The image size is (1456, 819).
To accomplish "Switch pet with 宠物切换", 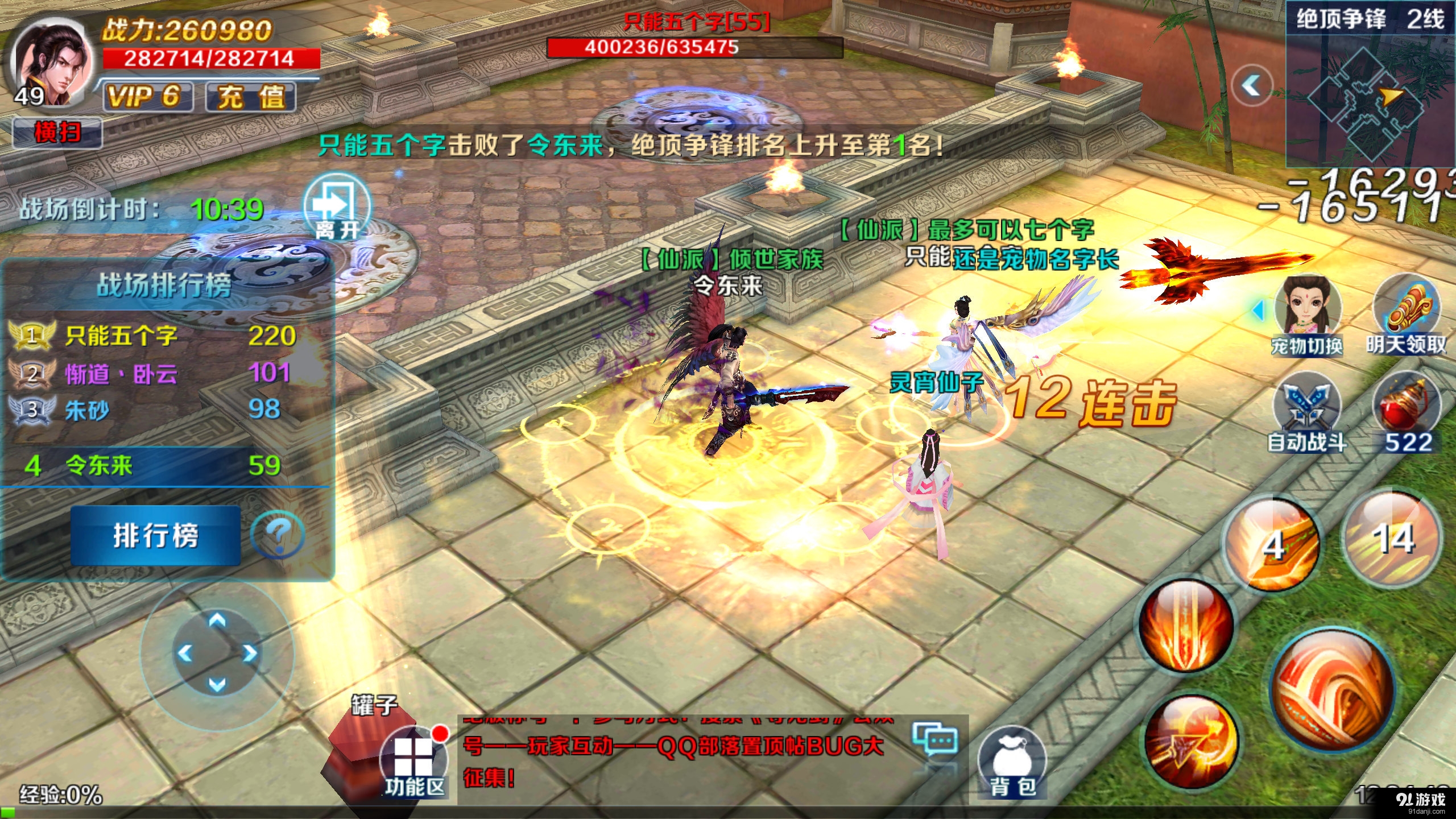I will [x=1307, y=314].
